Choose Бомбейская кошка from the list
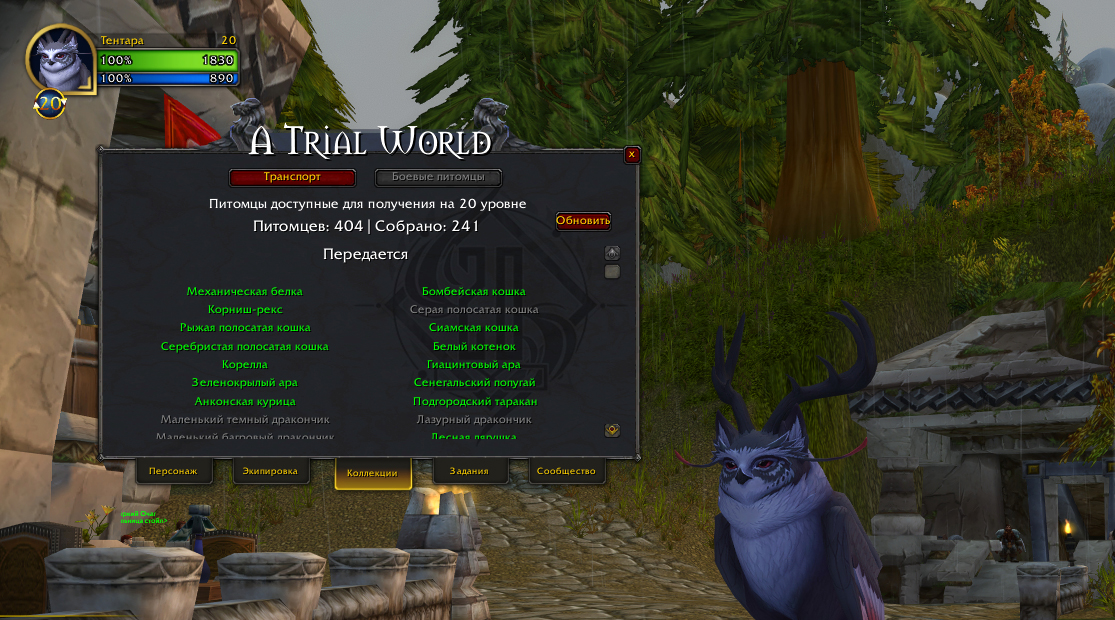 [x=474, y=292]
